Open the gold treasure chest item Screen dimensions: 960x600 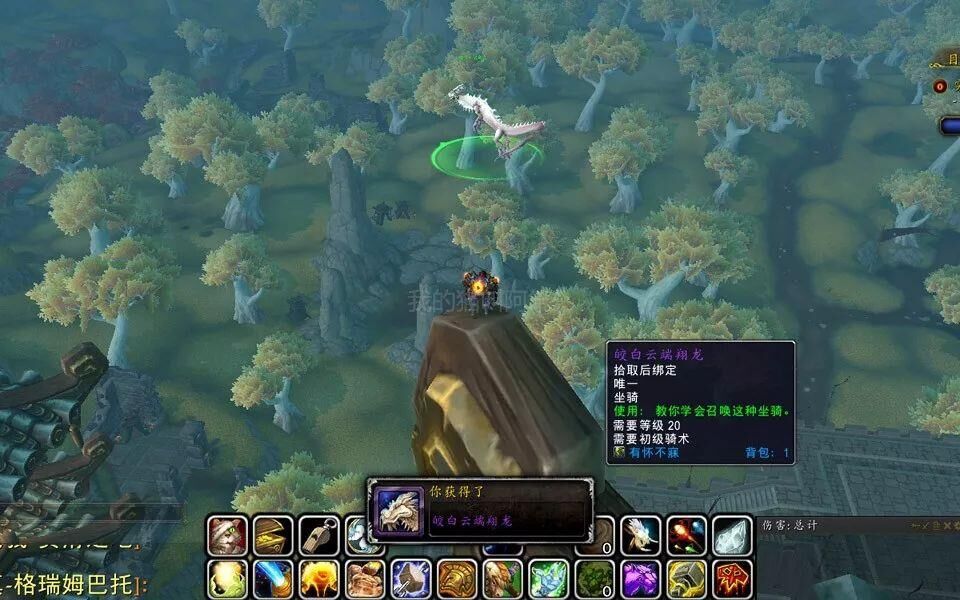(x=272, y=536)
